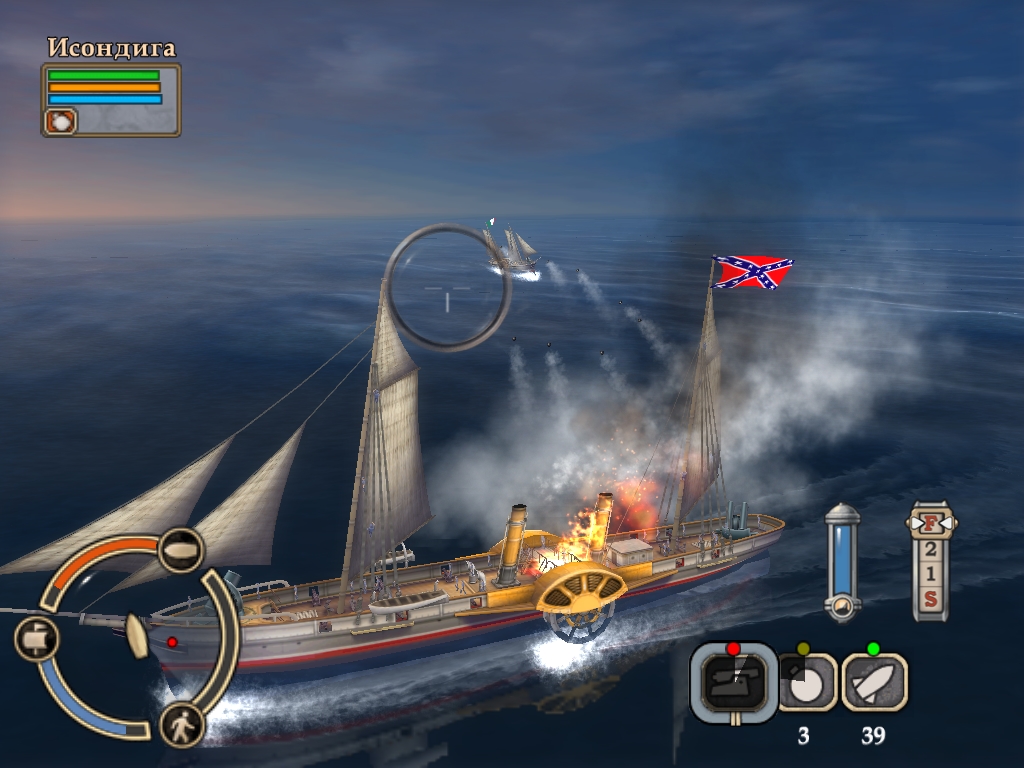
Task: Click the blue steam pressure gauge
Action: pos(842,560)
